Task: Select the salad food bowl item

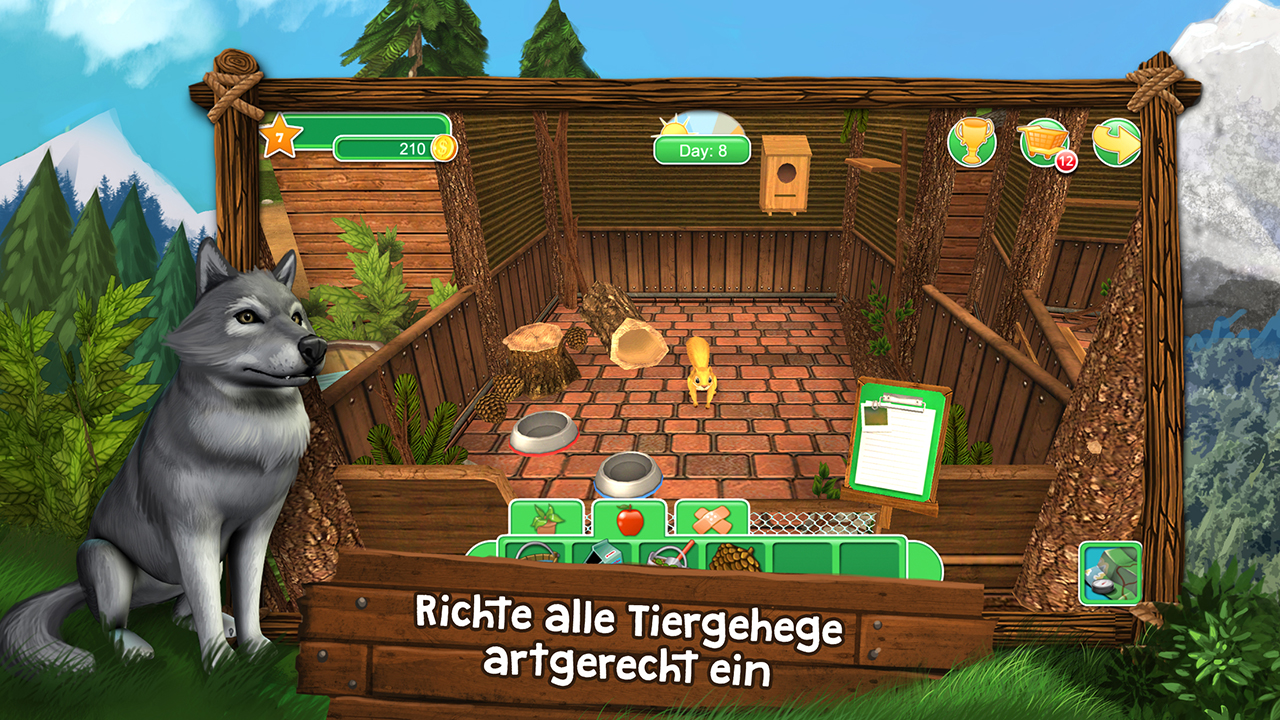Action: (x=669, y=555)
